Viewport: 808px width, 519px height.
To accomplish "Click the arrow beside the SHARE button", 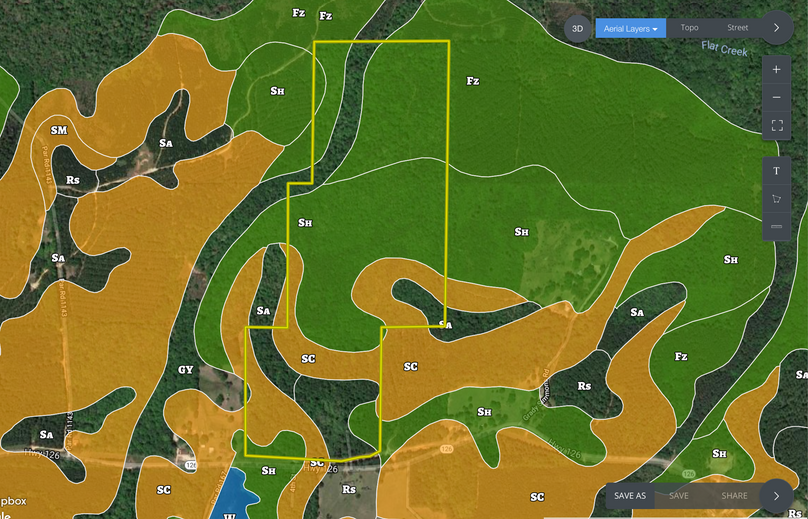I will point(777,496).
